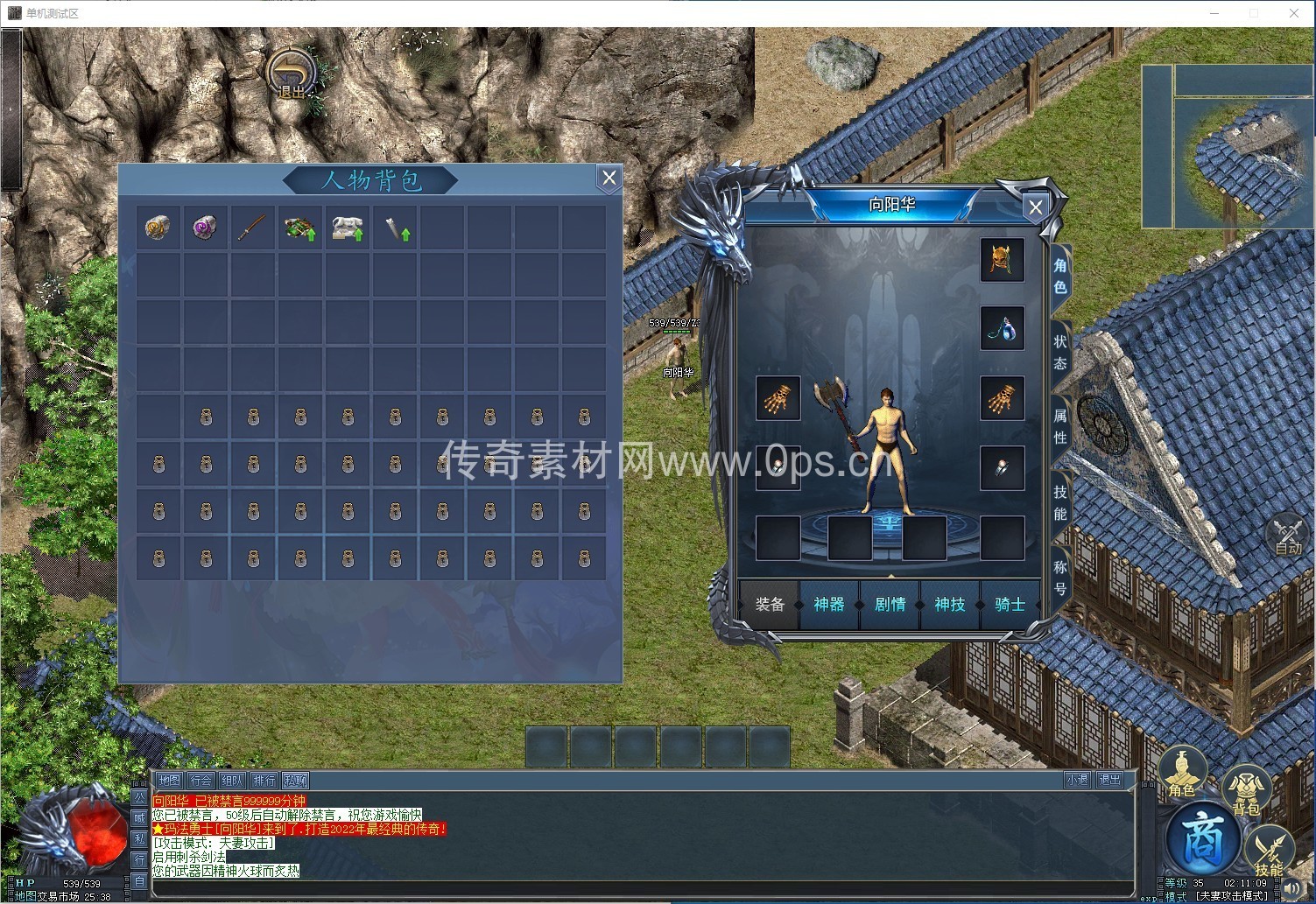
Task: Close the 人物背包 inventory window
Action: 609,179
